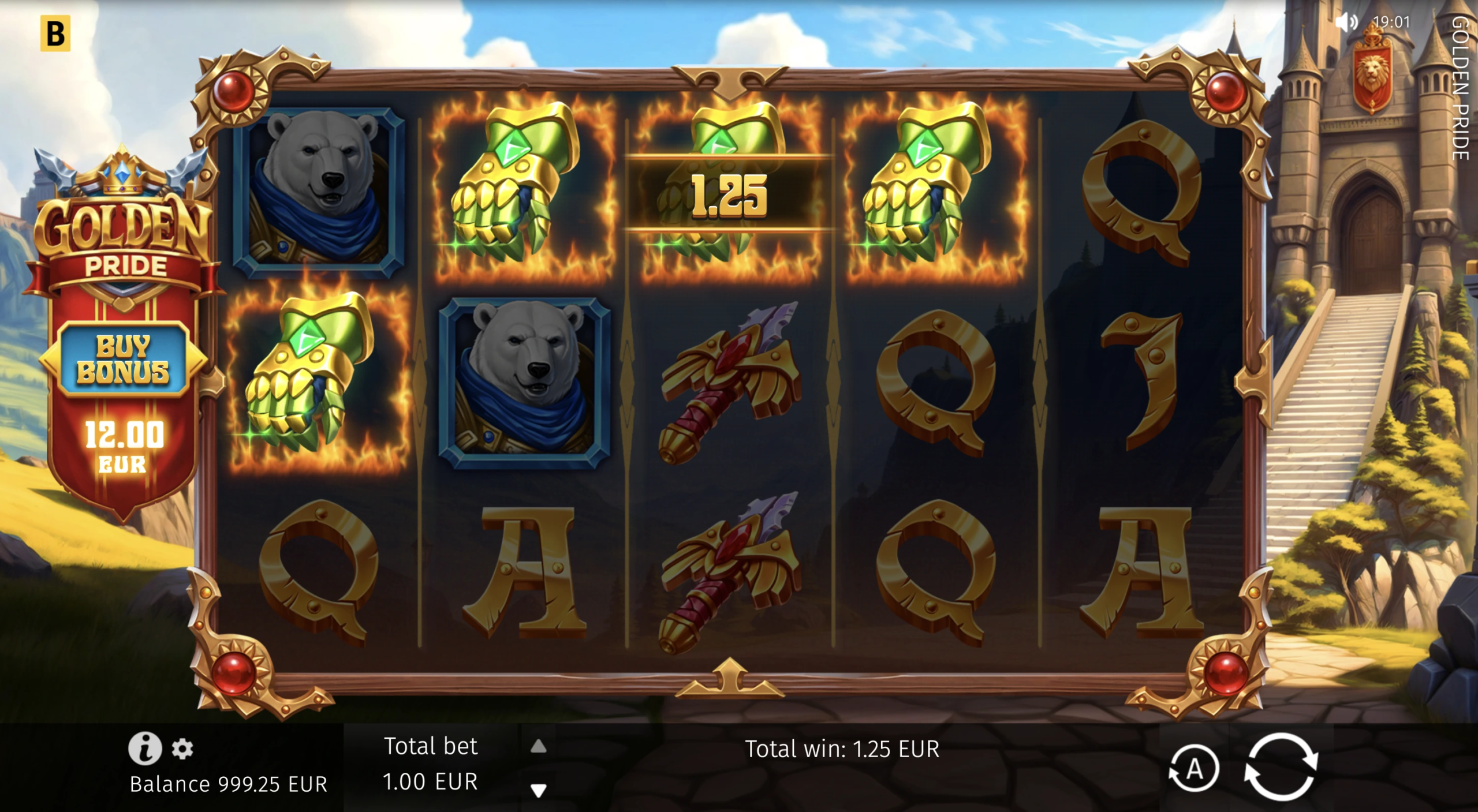Toggle the sound speaker icon

click(x=1346, y=23)
